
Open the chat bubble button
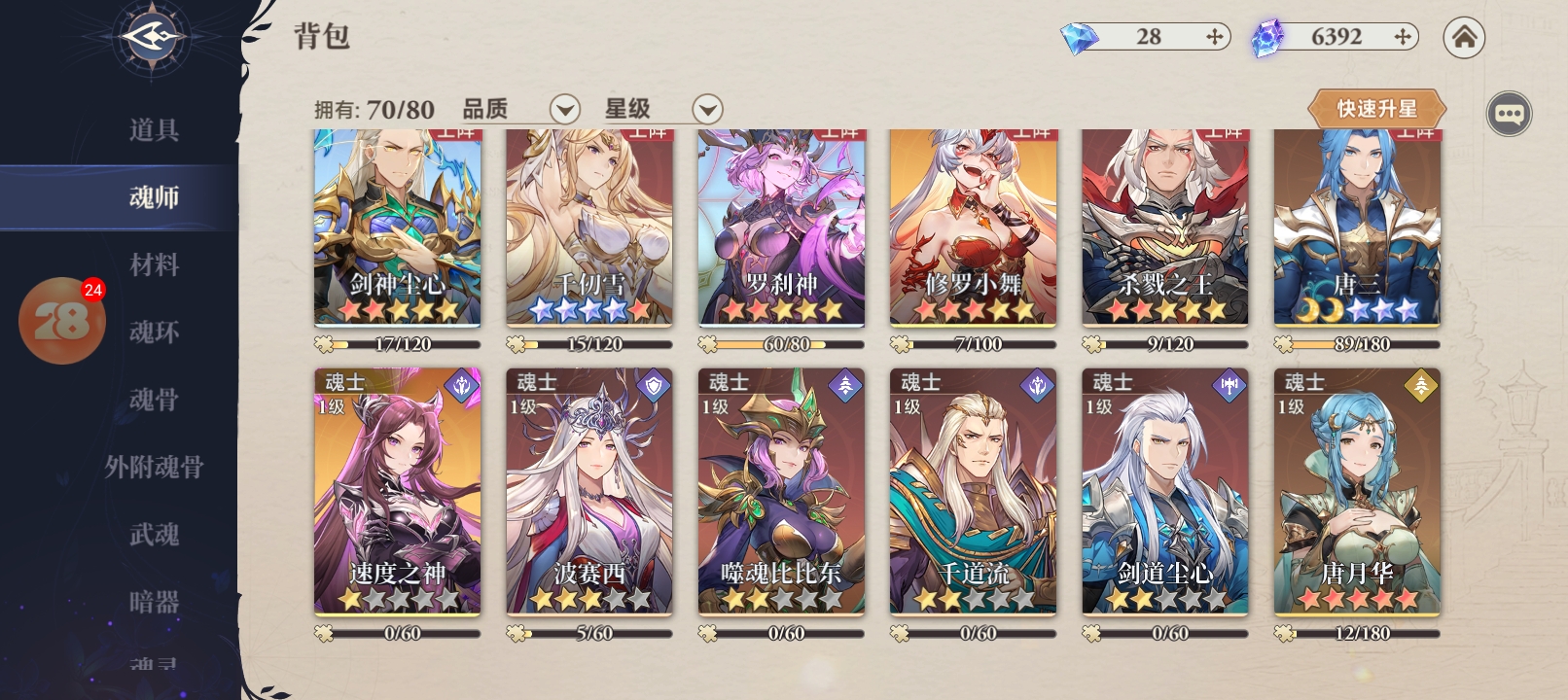1509,115
